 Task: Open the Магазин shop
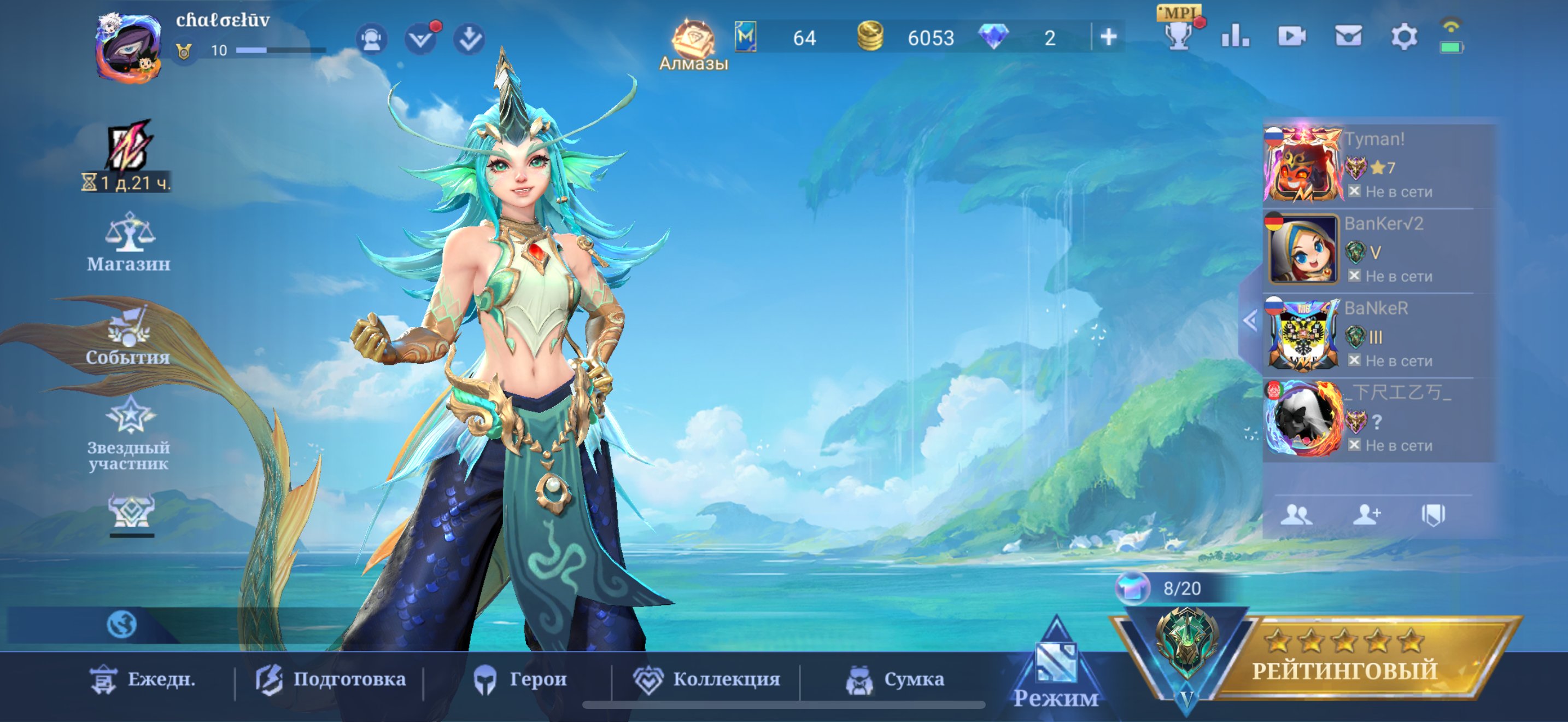[128, 242]
